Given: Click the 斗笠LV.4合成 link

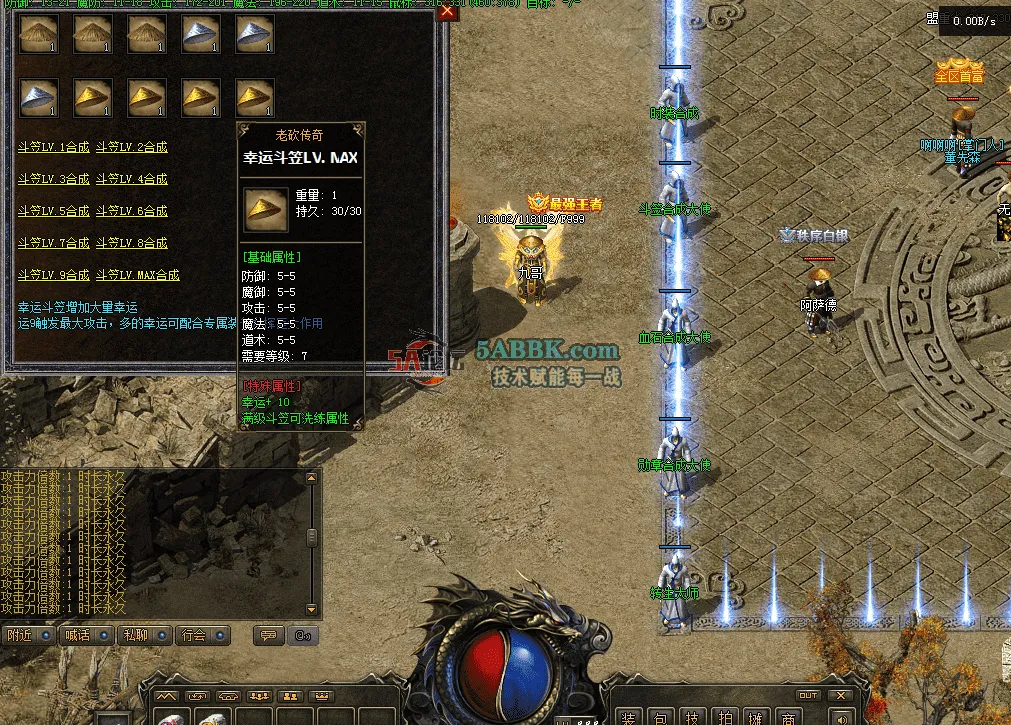Looking at the screenshot, I should (x=131, y=179).
